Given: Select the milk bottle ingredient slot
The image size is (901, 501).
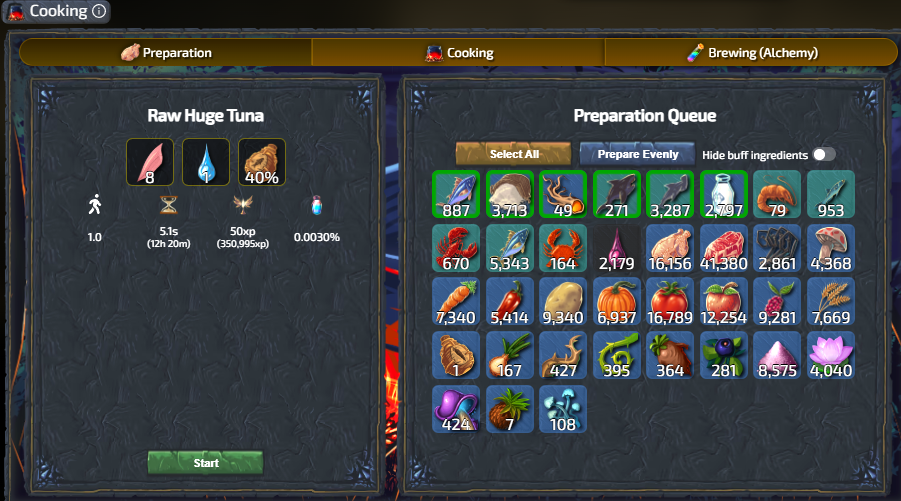Looking at the screenshot, I should pos(725,194).
